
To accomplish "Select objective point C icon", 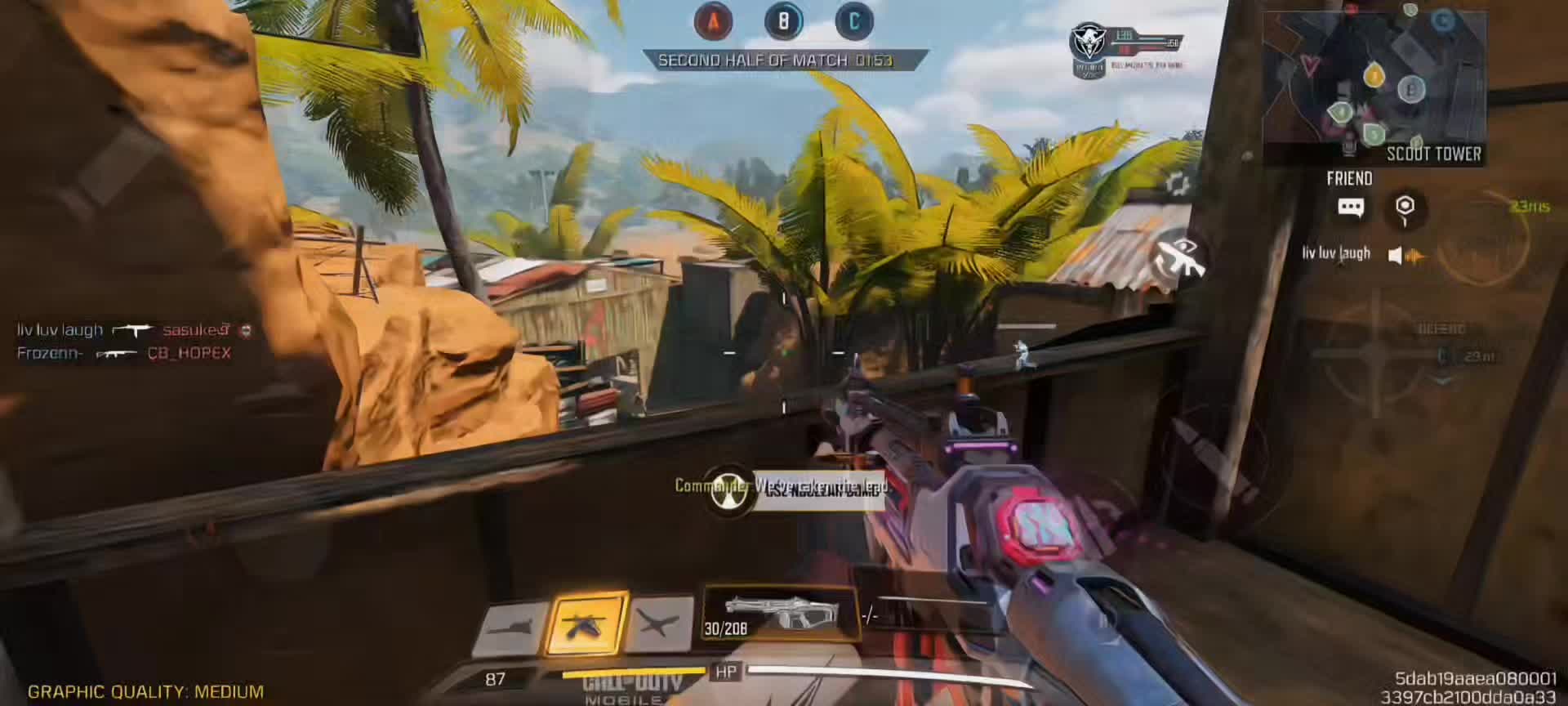I will (854, 21).
